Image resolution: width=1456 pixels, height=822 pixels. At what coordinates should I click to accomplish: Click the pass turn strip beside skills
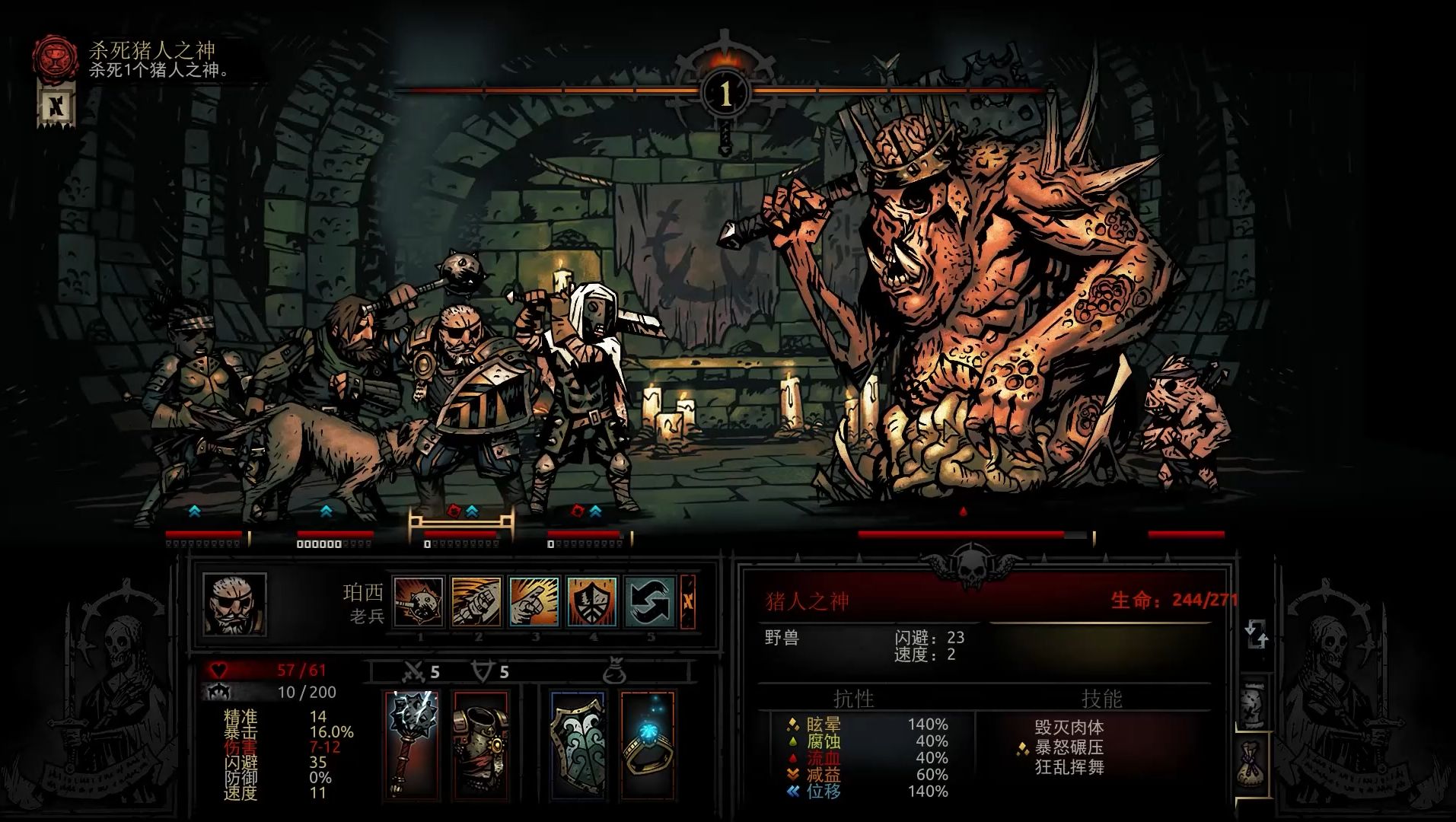[x=688, y=602]
